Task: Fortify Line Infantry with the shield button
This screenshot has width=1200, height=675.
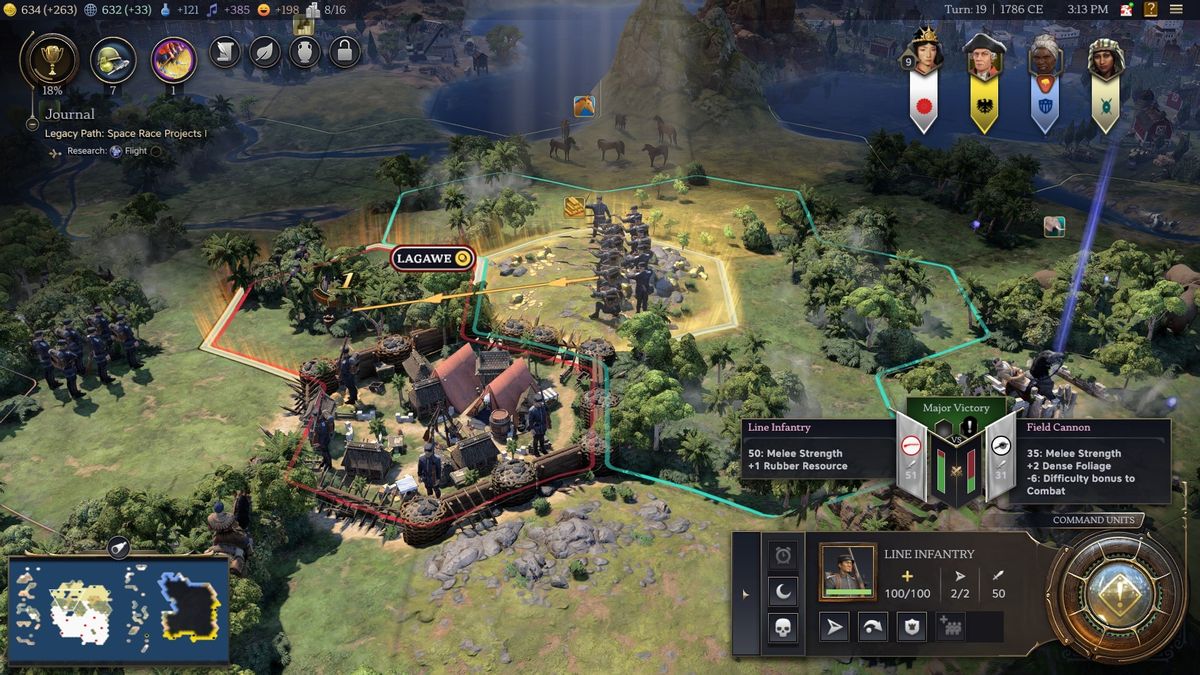Action: (x=910, y=627)
